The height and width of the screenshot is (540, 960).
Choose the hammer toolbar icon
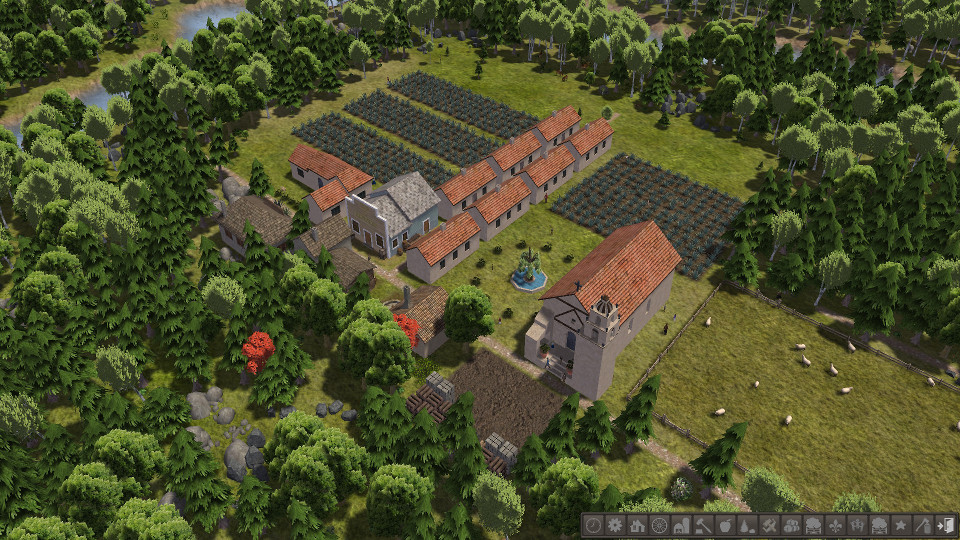(704, 525)
